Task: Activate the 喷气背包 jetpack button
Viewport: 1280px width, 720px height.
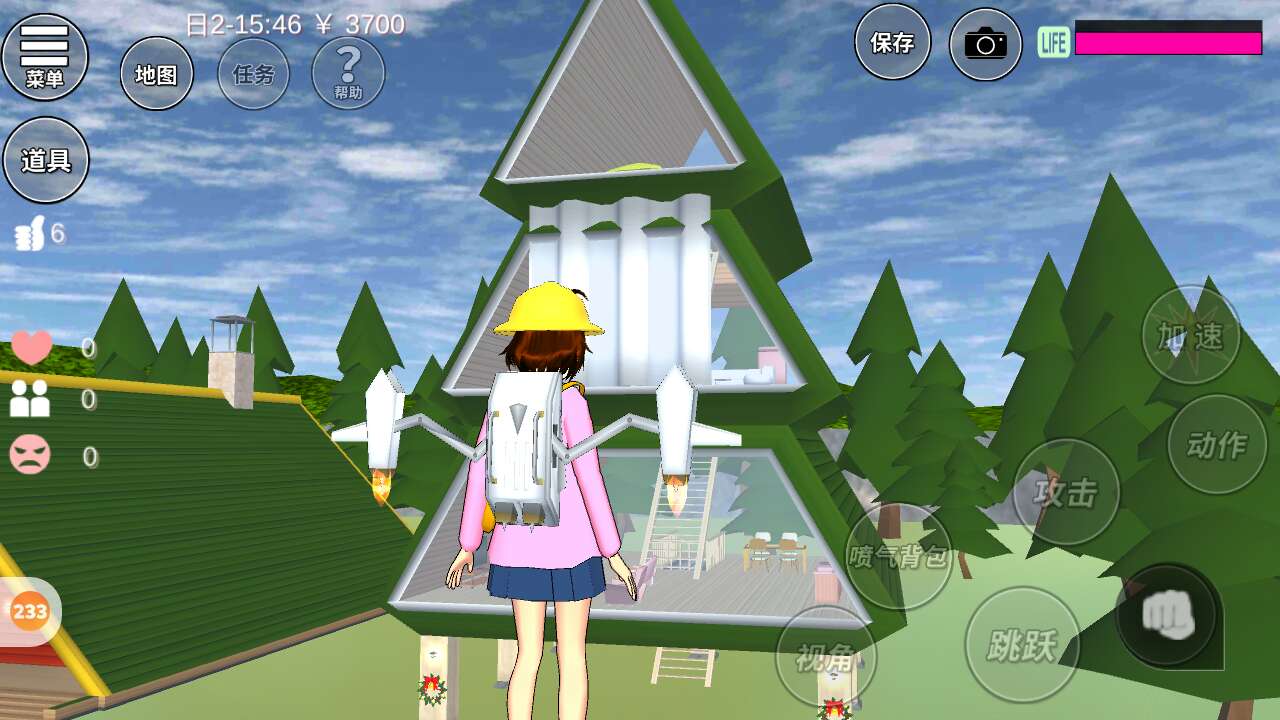Action: (x=898, y=556)
